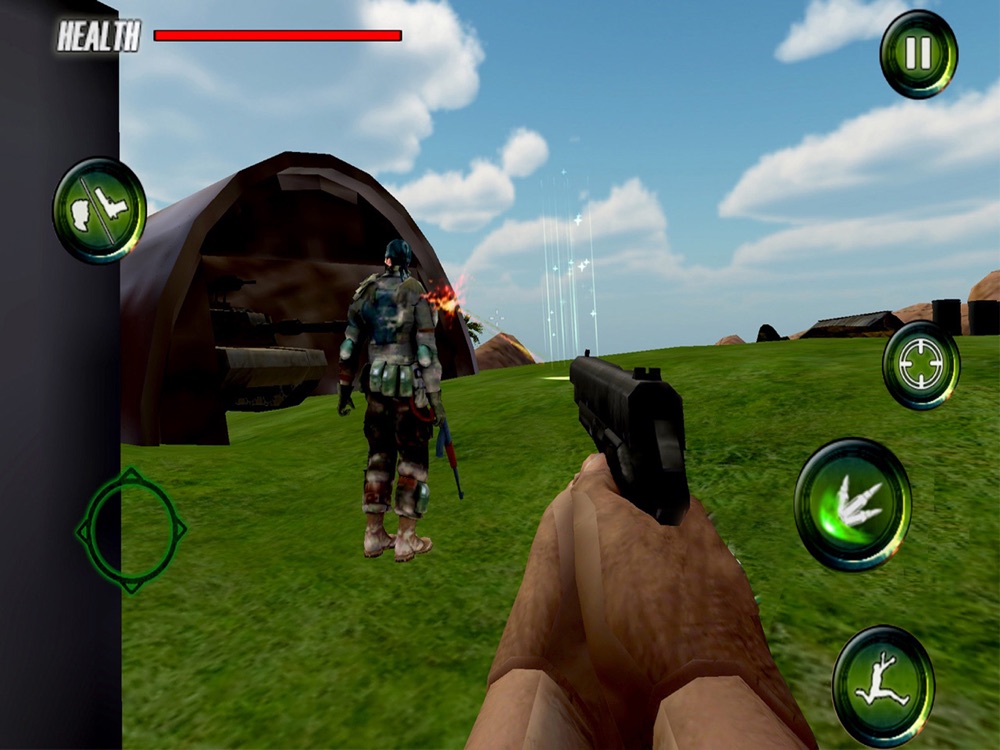Viewport: 1000px width, 750px height.
Task: Pause the game with the pause button
Action: click(x=918, y=54)
